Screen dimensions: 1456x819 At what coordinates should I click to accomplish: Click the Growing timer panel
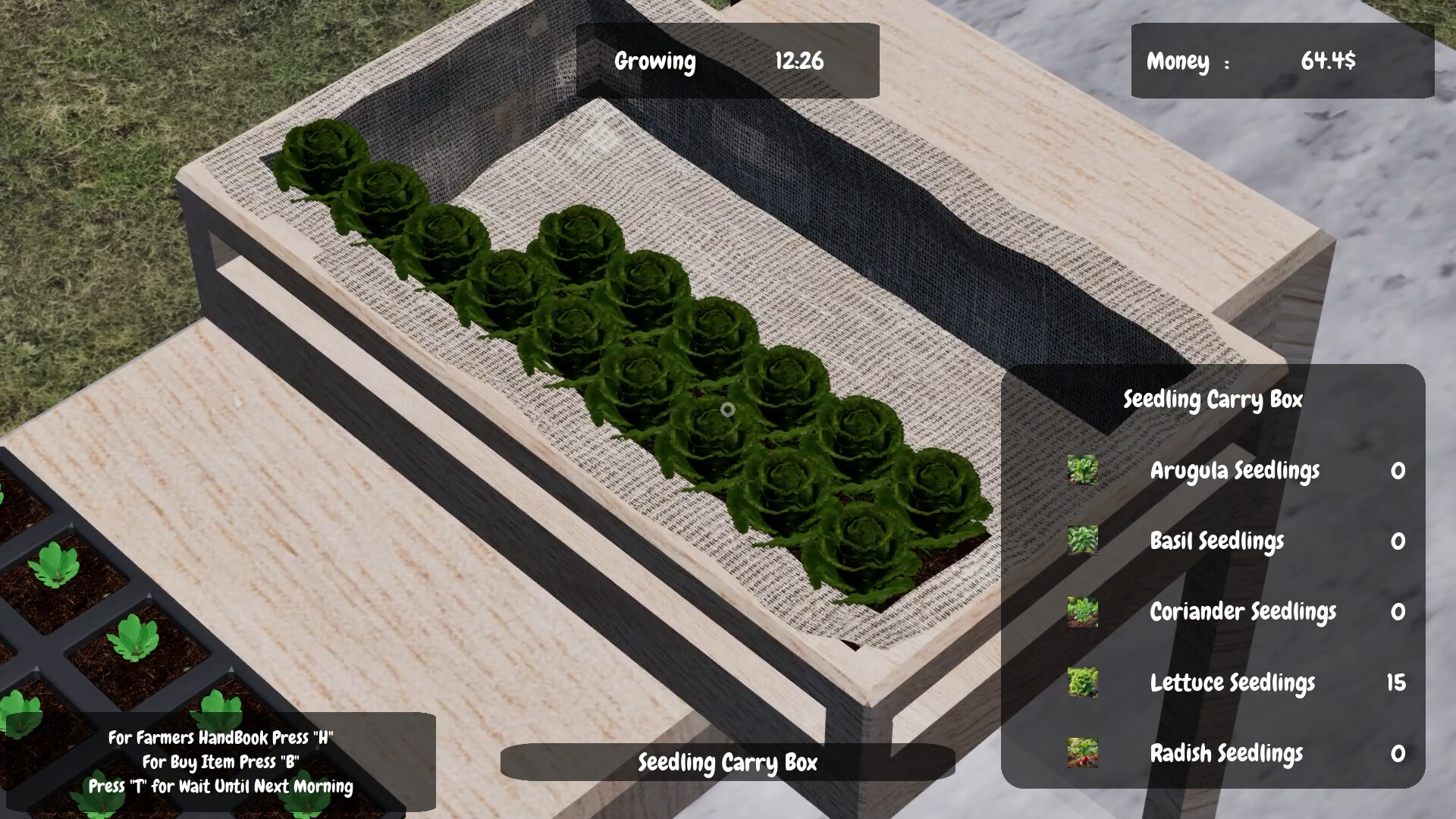click(x=727, y=61)
